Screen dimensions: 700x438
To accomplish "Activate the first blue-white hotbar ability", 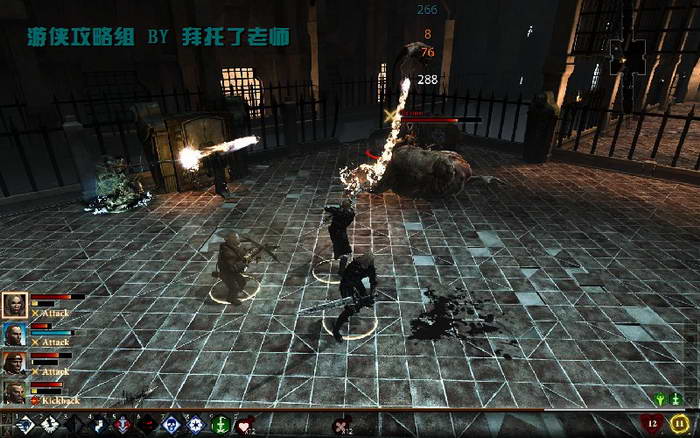I will point(23,425).
